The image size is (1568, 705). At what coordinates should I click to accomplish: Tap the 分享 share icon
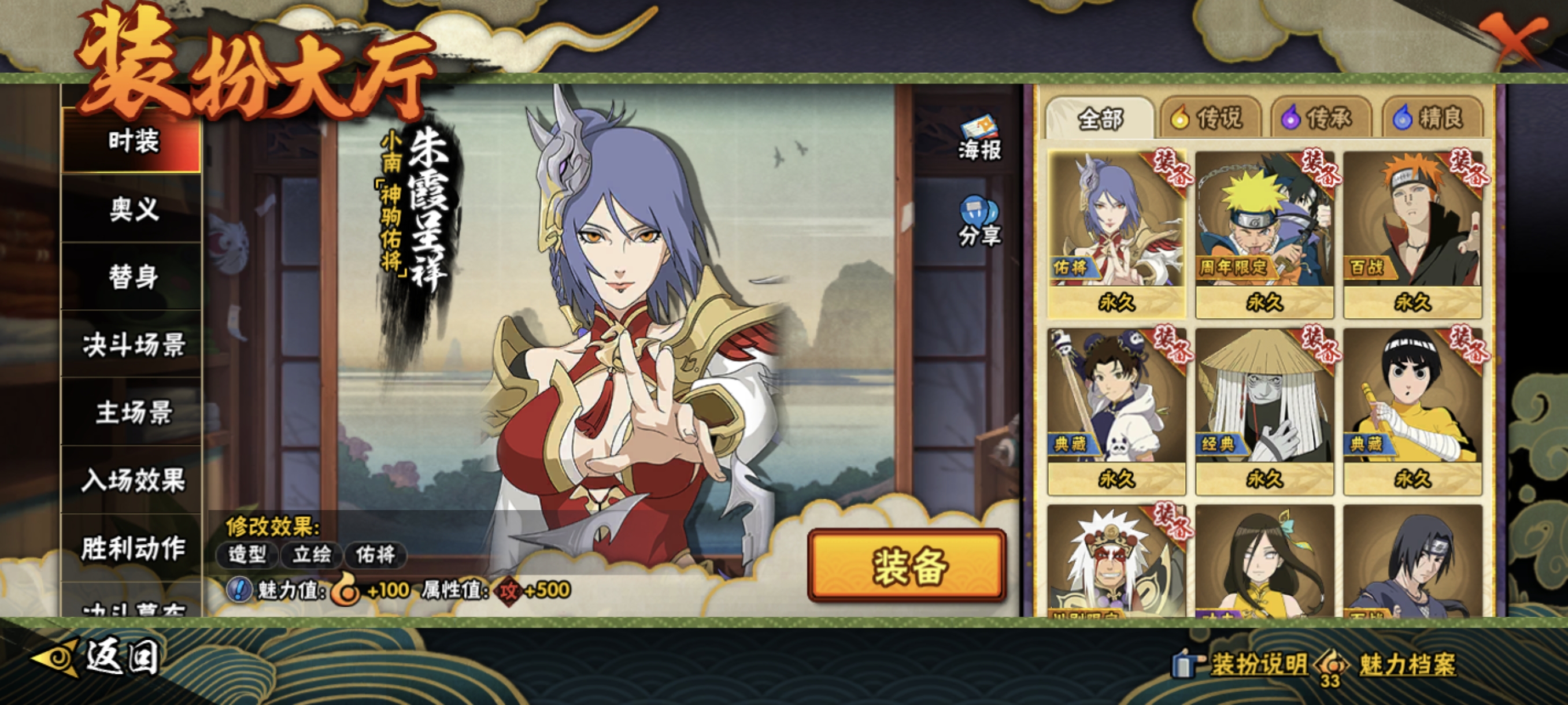point(979,221)
